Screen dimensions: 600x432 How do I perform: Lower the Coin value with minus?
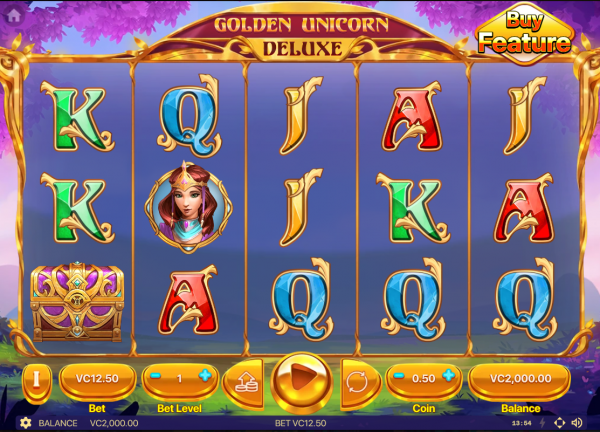pyautogui.click(x=398, y=378)
